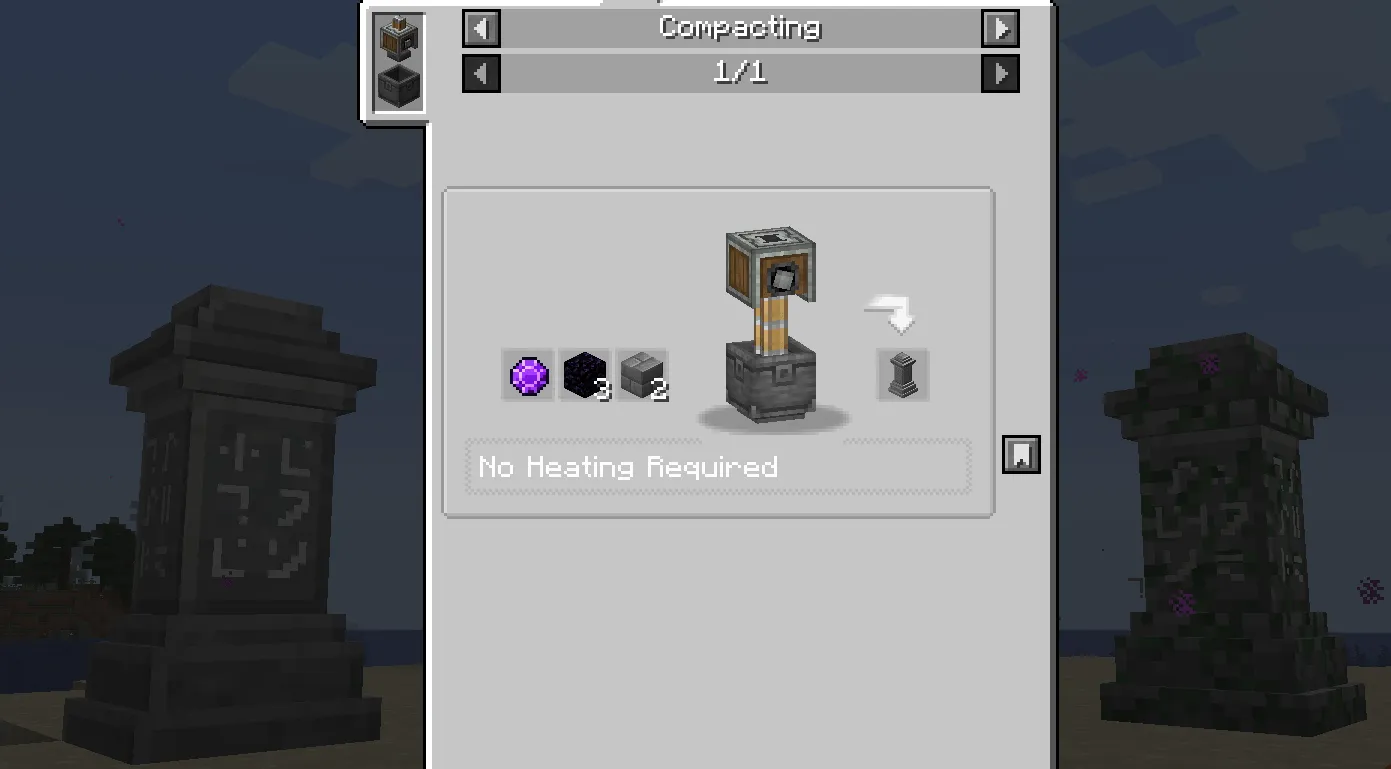Viewport: 1391px width, 769px height.
Task: Select the Compacting category title
Action: tap(740, 29)
